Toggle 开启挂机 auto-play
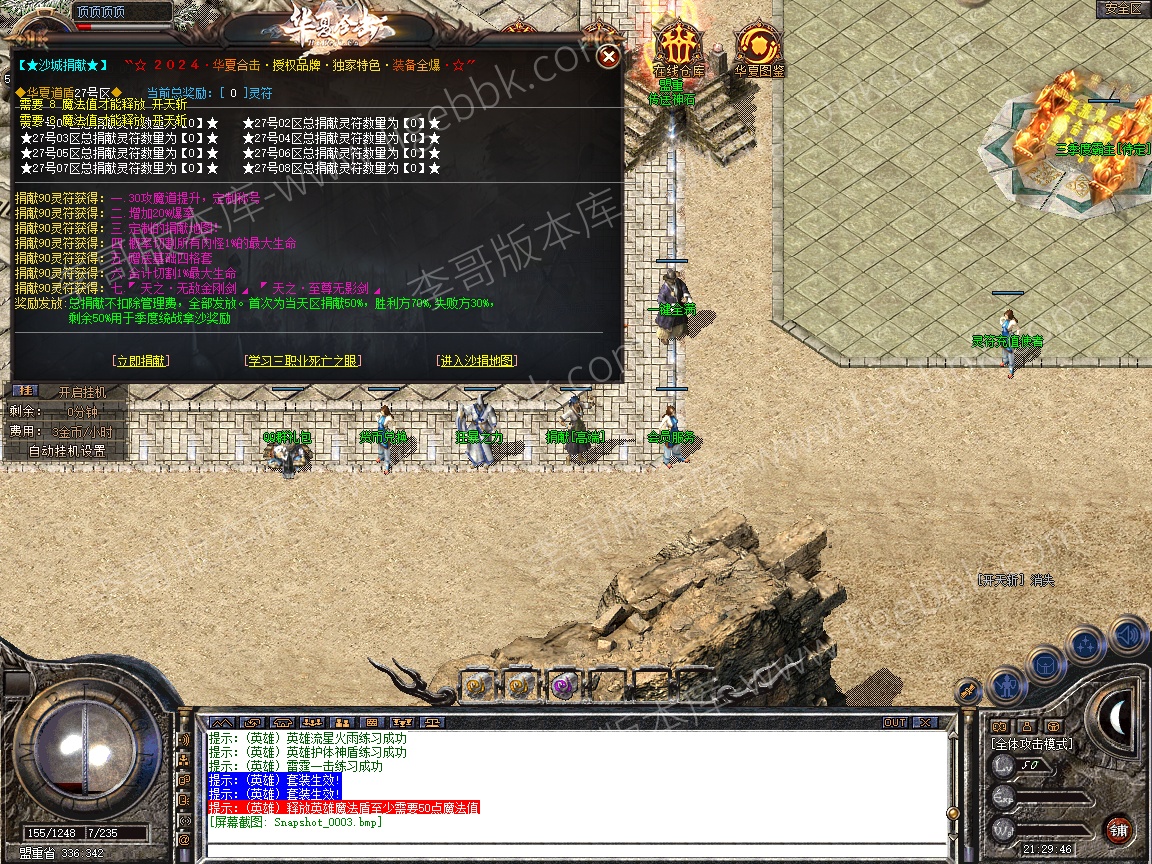 (81, 392)
